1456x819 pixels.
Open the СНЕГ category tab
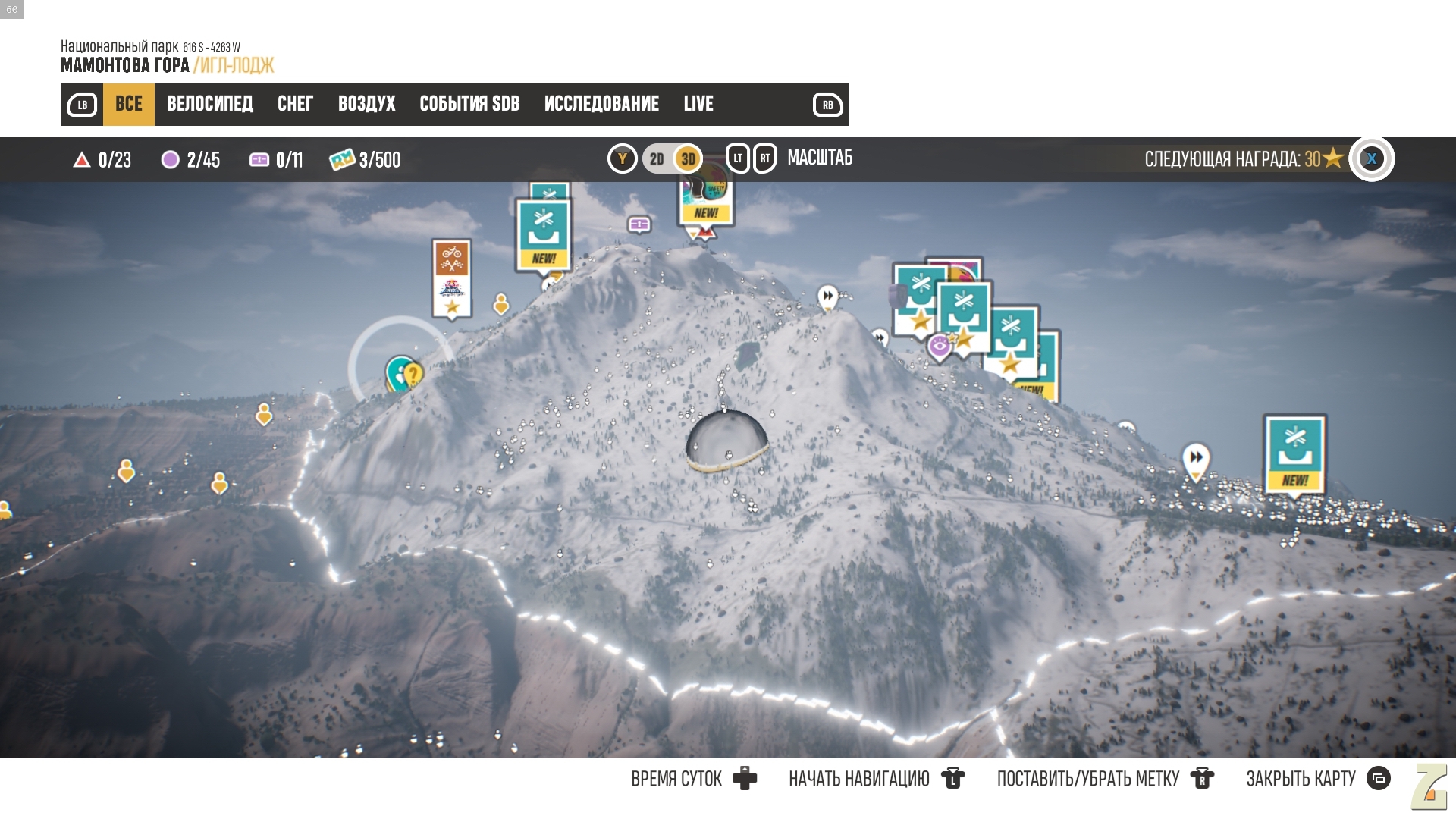click(295, 104)
